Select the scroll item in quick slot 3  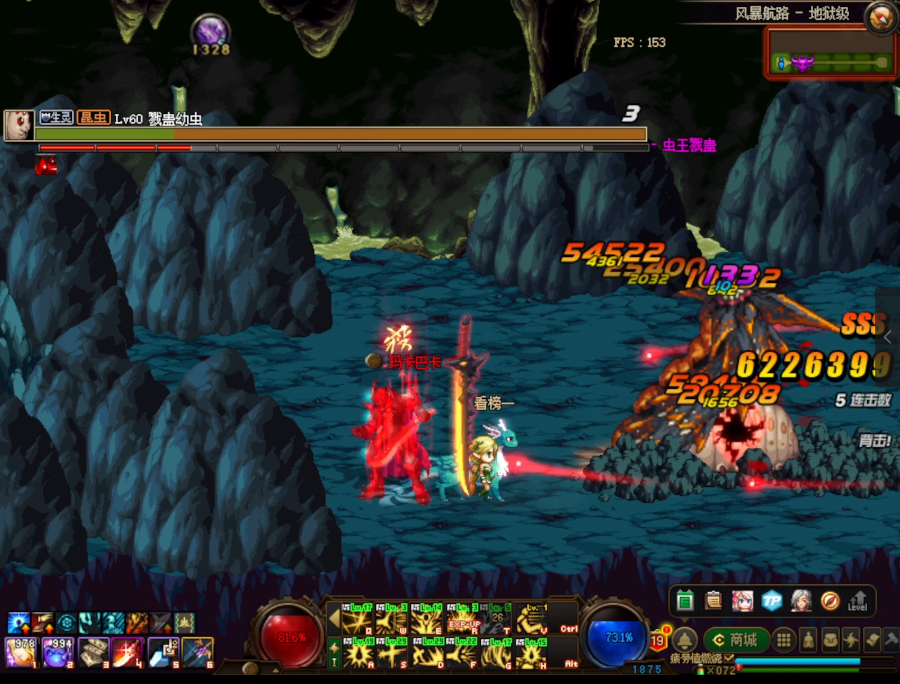(x=93, y=653)
